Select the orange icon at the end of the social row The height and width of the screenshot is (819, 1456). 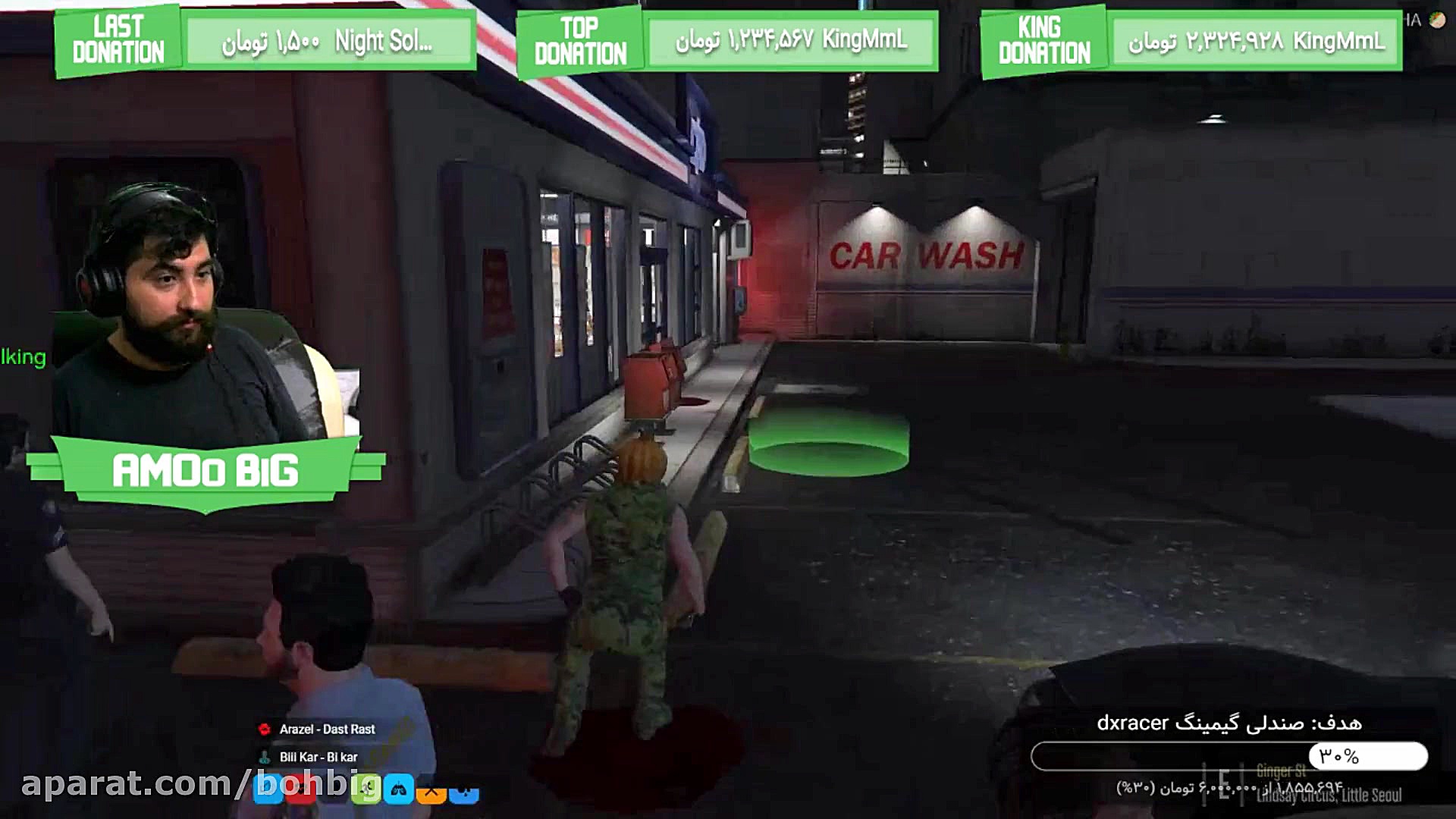point(430,791)
